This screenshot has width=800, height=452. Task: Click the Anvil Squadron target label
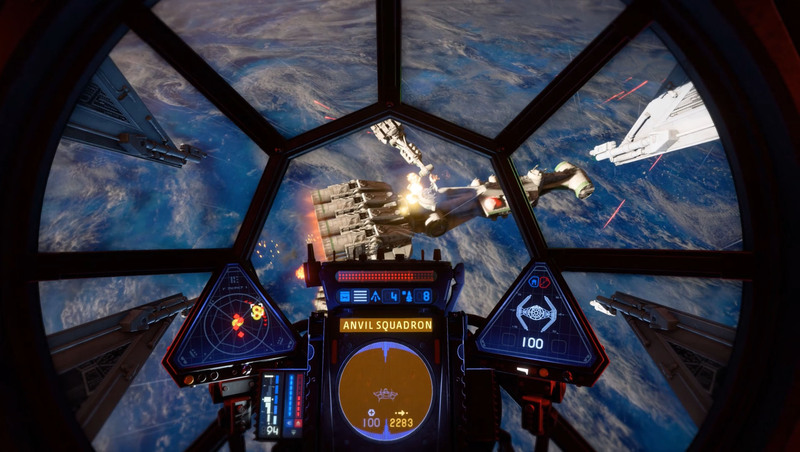point(386,325)
